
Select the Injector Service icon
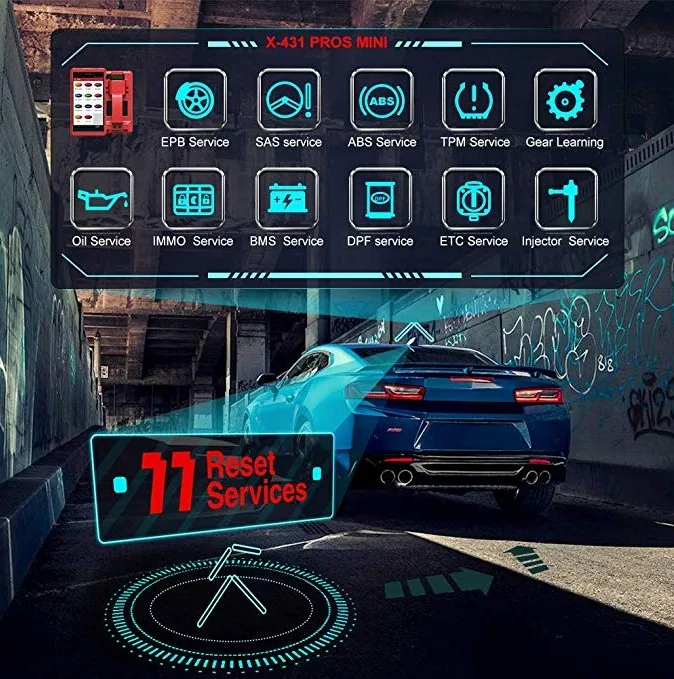click(565, 199)
